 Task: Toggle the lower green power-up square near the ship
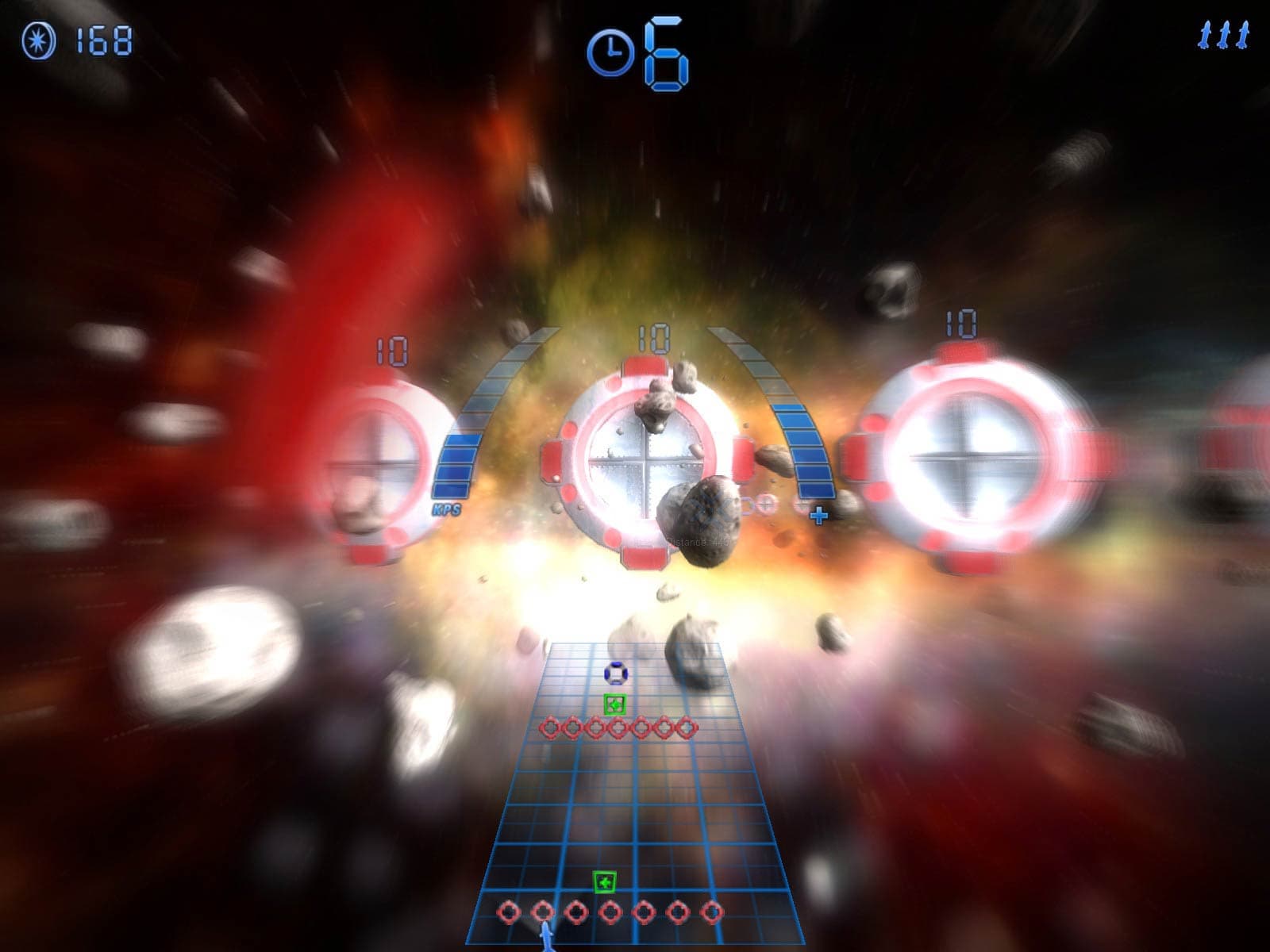click(604, 881)
